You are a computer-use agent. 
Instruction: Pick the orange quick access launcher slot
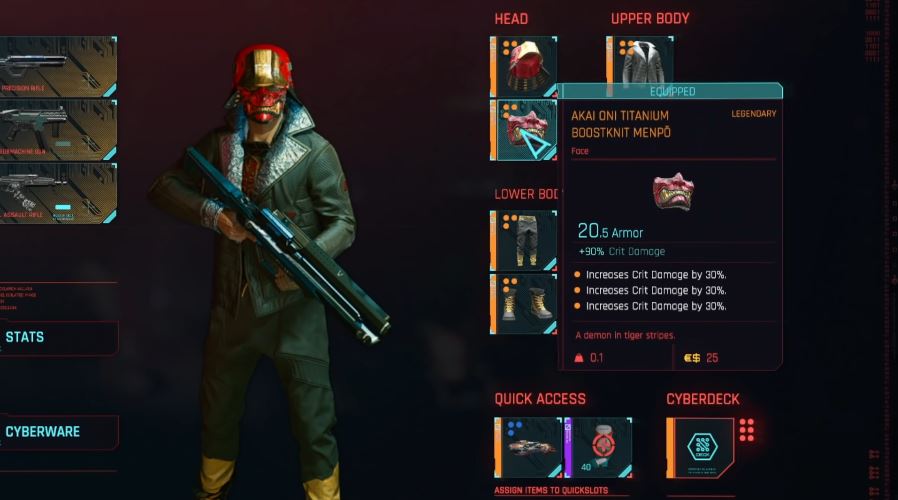click(x=528, y=448)
